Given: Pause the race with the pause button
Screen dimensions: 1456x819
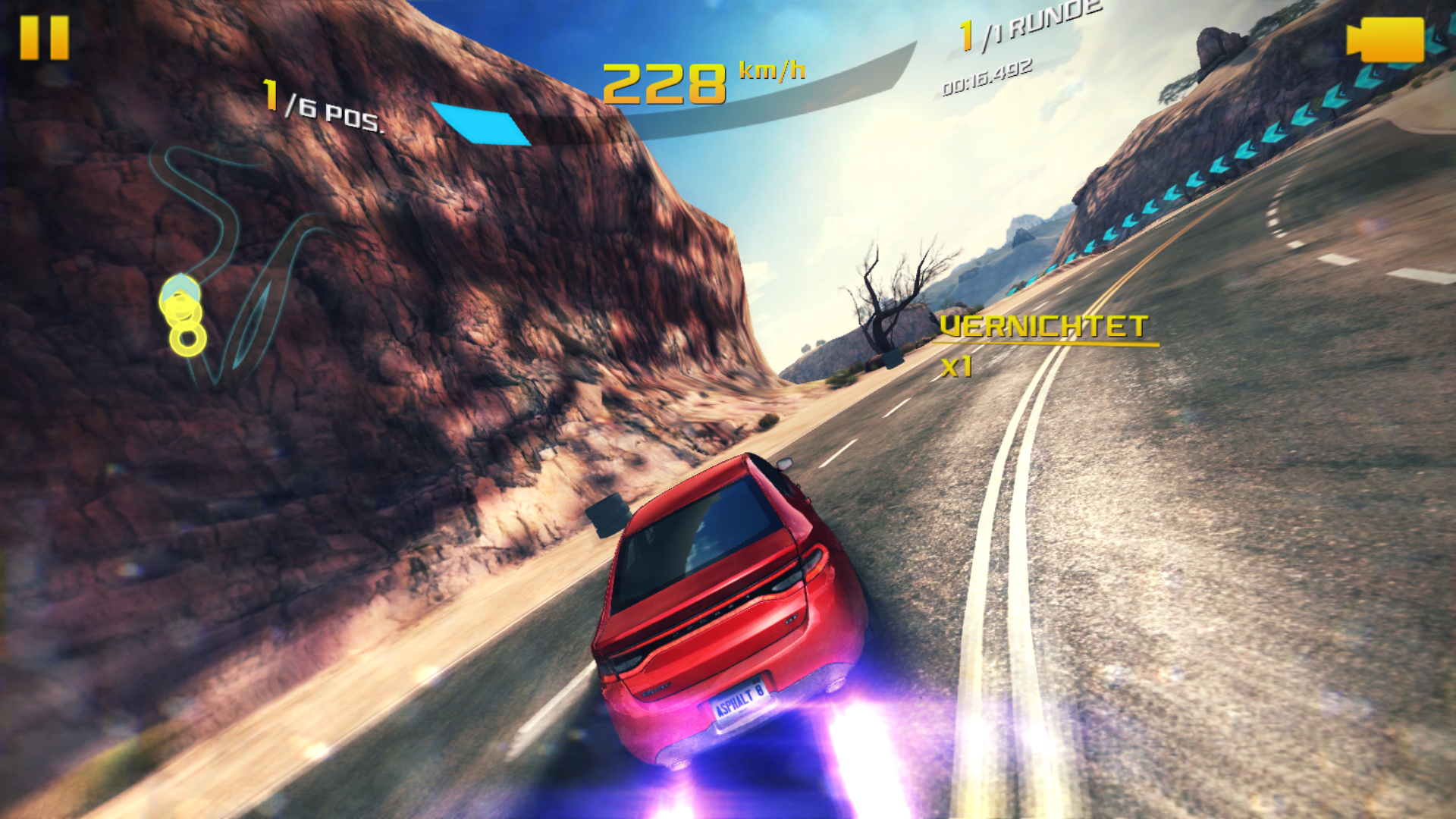Looking at the screenshot, I should pos(44,38).
